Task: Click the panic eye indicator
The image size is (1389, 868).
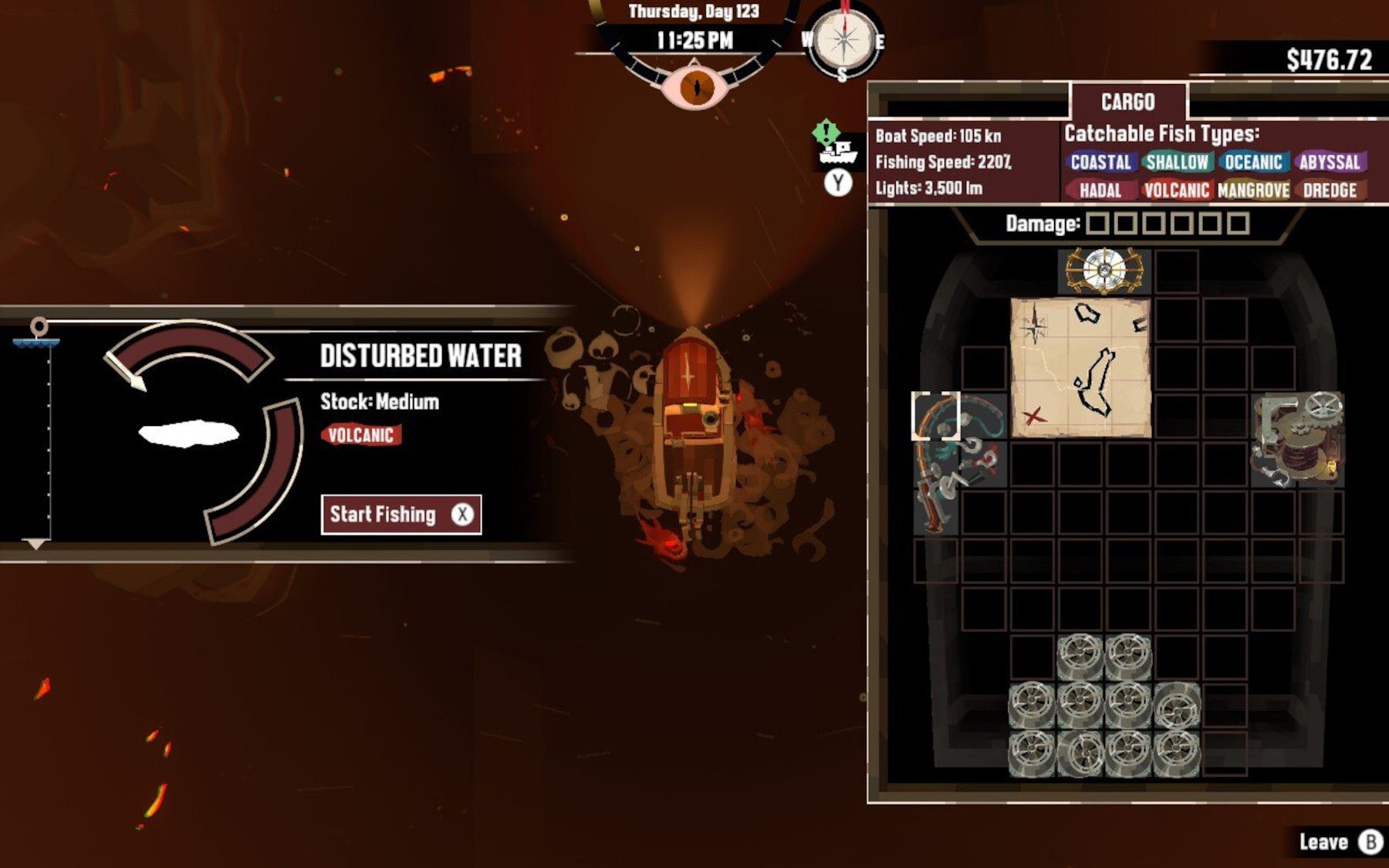Action: pos(696,86)
